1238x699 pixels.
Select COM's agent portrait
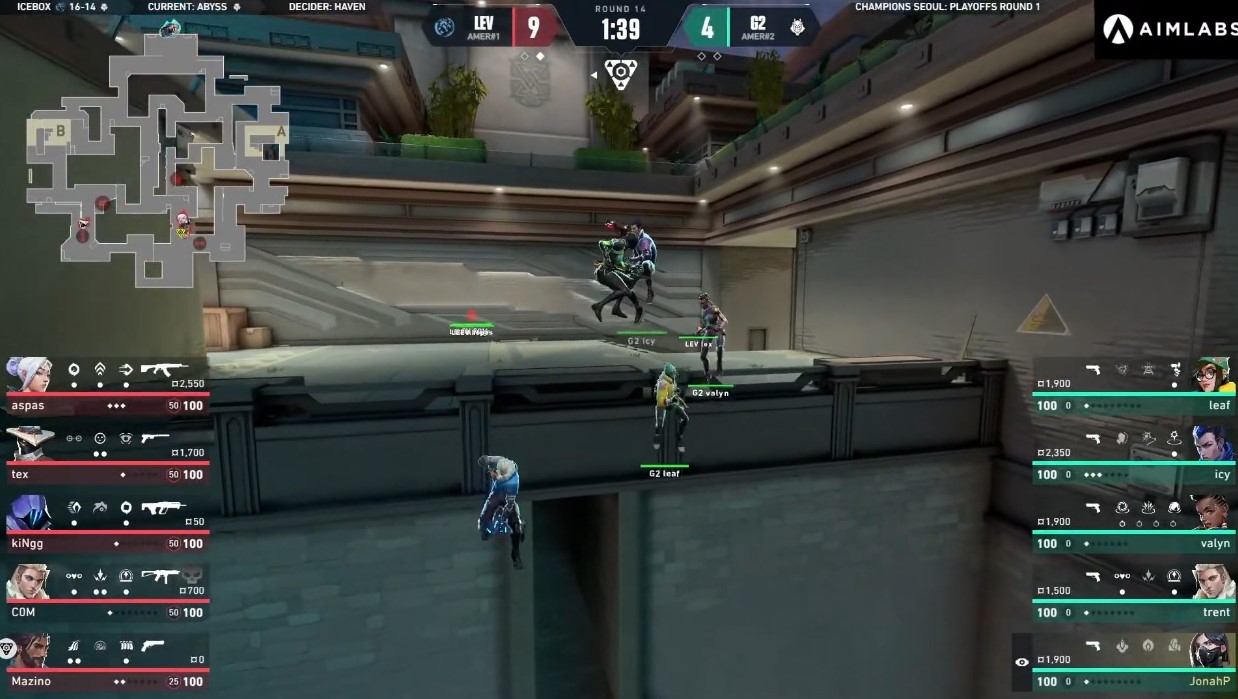coord(28,582)
